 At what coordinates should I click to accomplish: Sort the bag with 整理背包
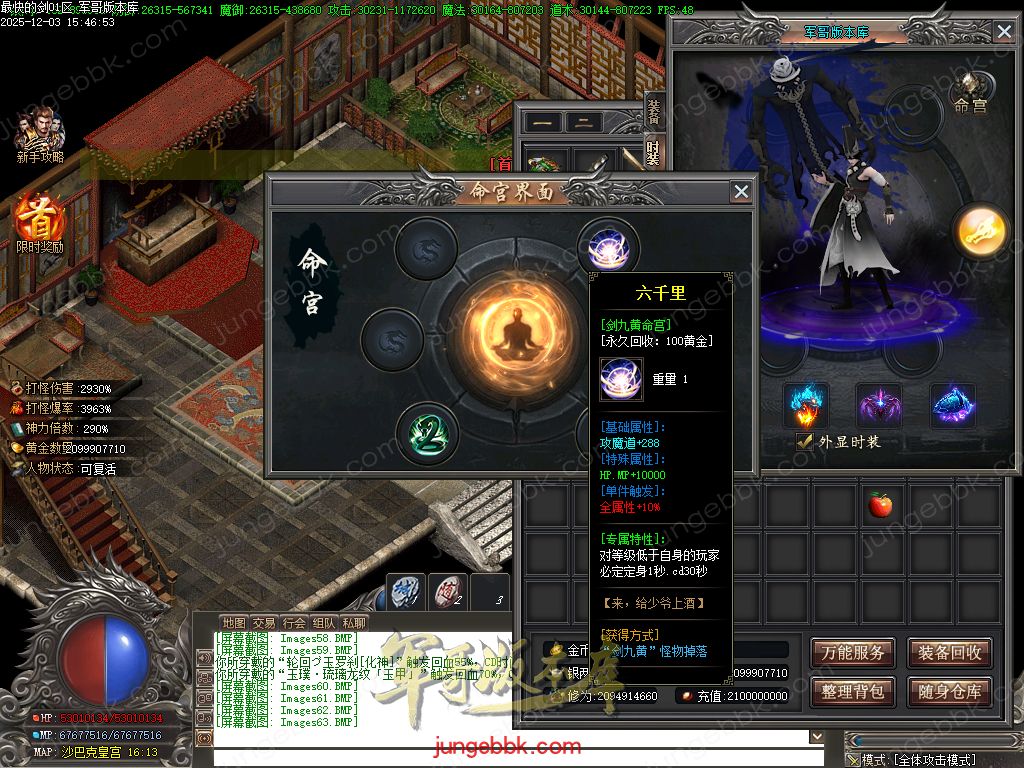click(x=852, y=691)
